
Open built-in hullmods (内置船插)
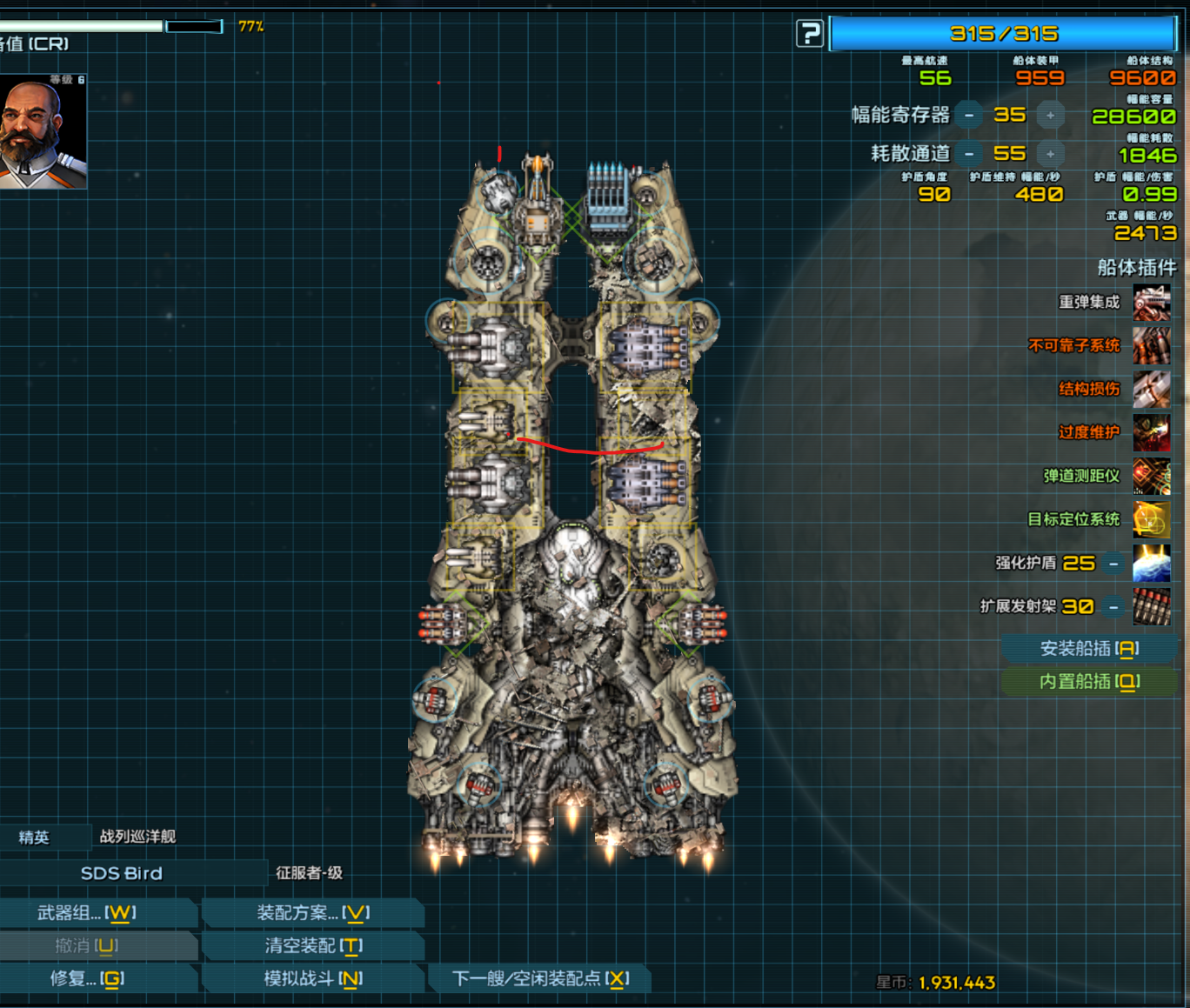[x=1089, y=682]
